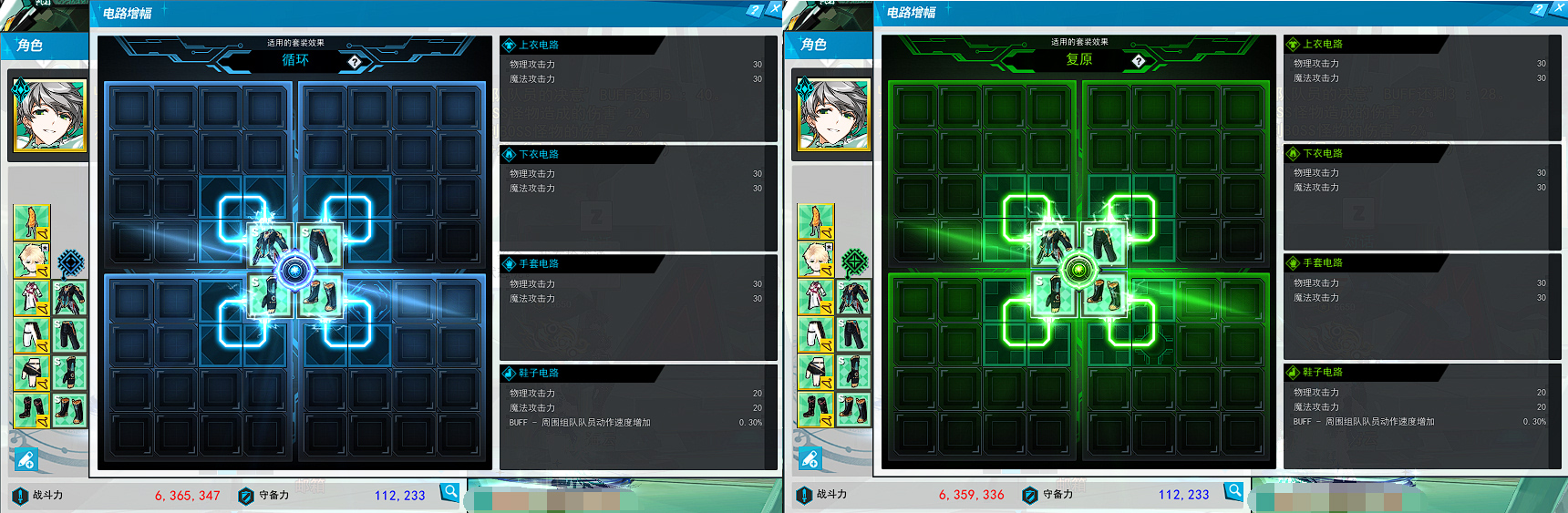Click the glowing green core at the grid center
The width and height of the screenshot is (1568, 513).
click(1079, 270)
